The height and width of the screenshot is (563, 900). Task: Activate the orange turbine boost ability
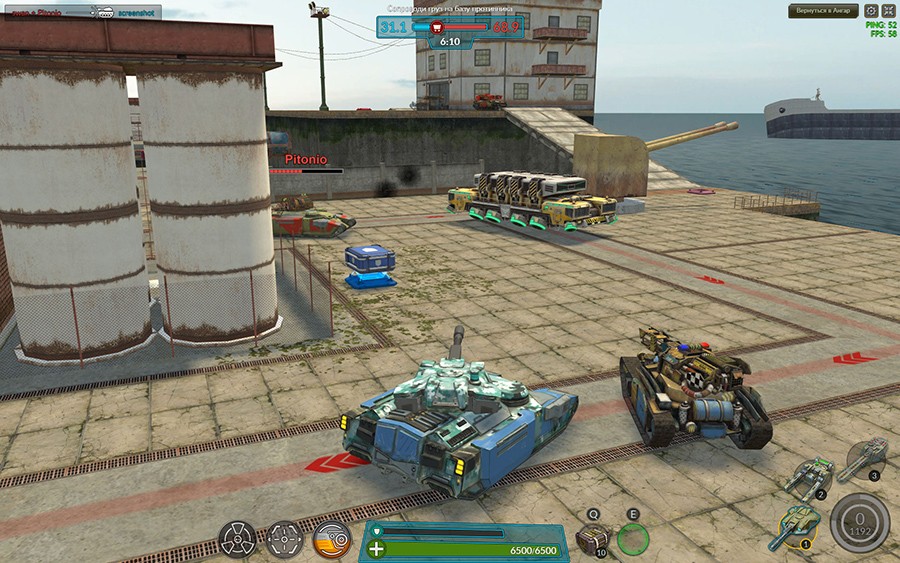click(x=331, y=539)
